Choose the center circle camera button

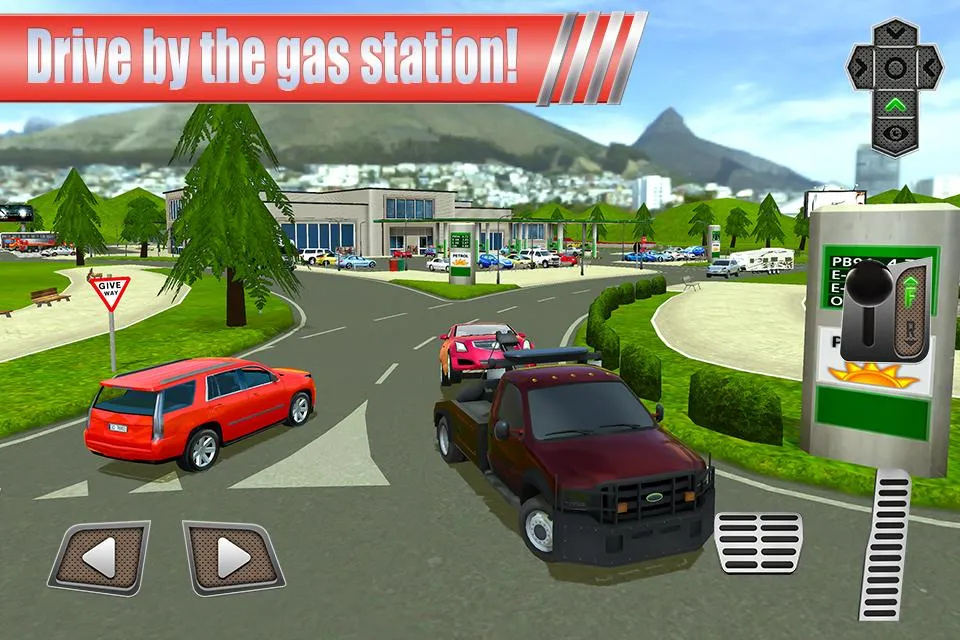click(896, 68)
